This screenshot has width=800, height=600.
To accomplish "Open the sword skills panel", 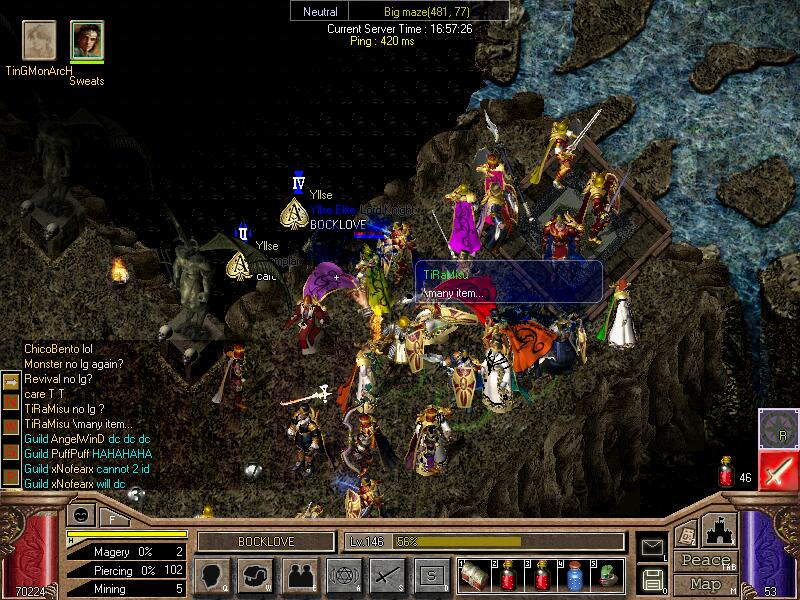I will pyautogui.click(x=387, y=576).
